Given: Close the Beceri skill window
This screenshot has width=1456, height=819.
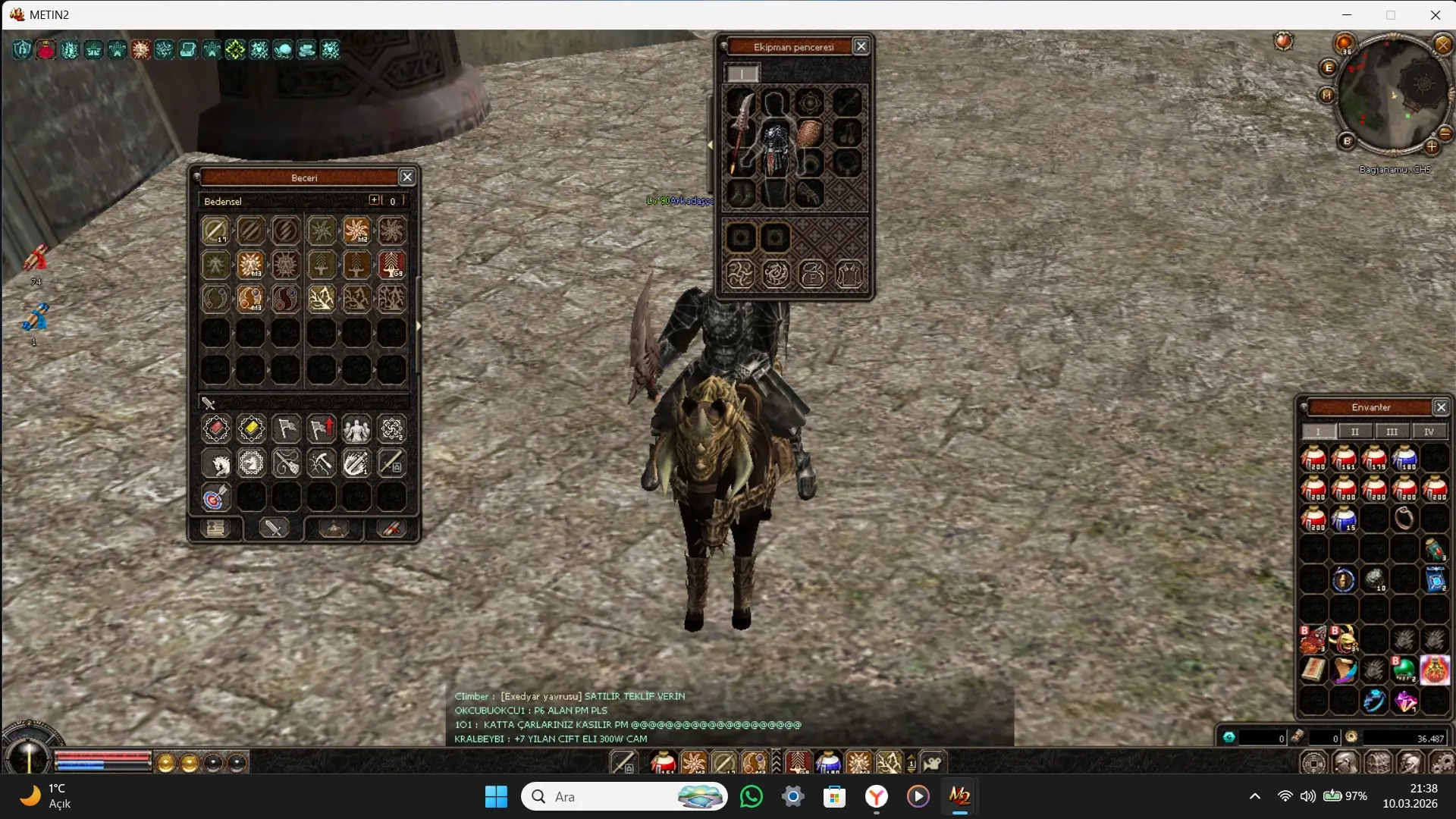Looking at the screenshot, I should click(x=407, y=177).
